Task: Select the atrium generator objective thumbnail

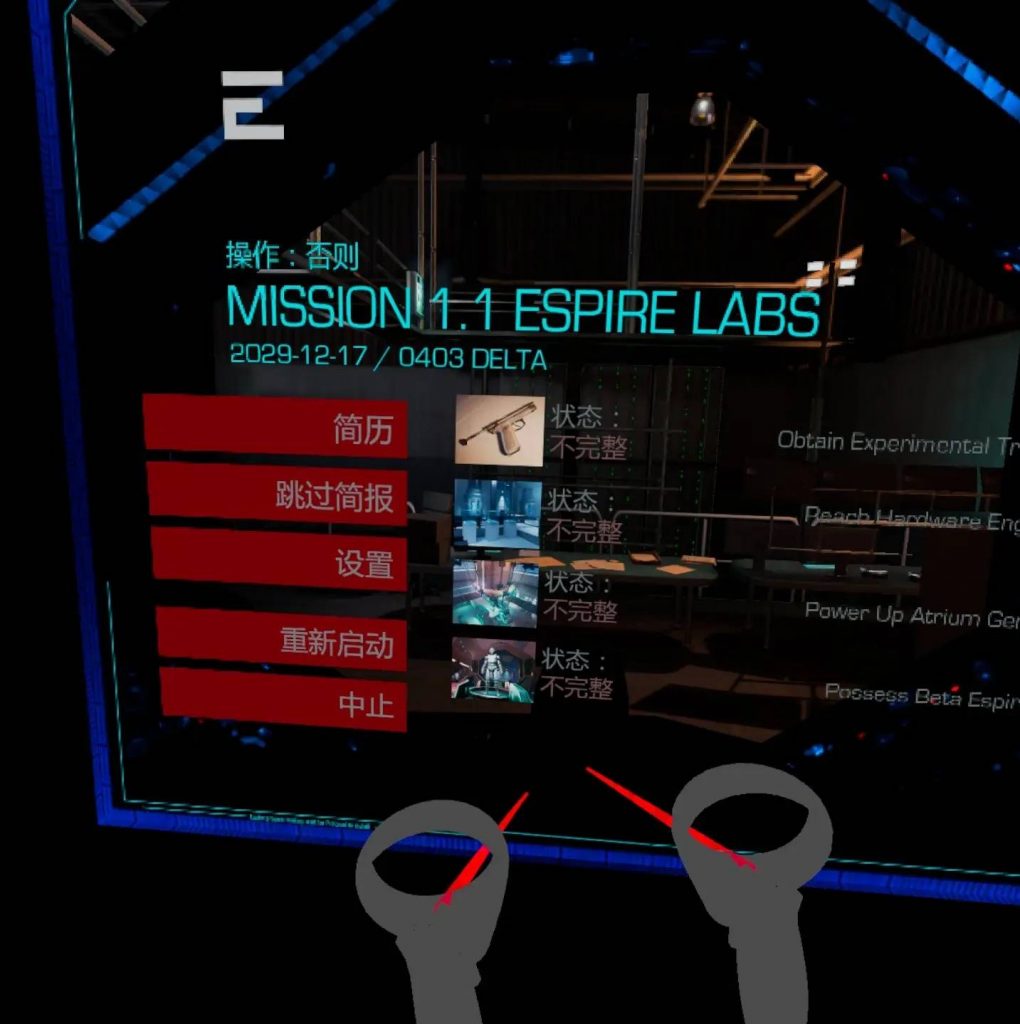Action: point(494,592)
